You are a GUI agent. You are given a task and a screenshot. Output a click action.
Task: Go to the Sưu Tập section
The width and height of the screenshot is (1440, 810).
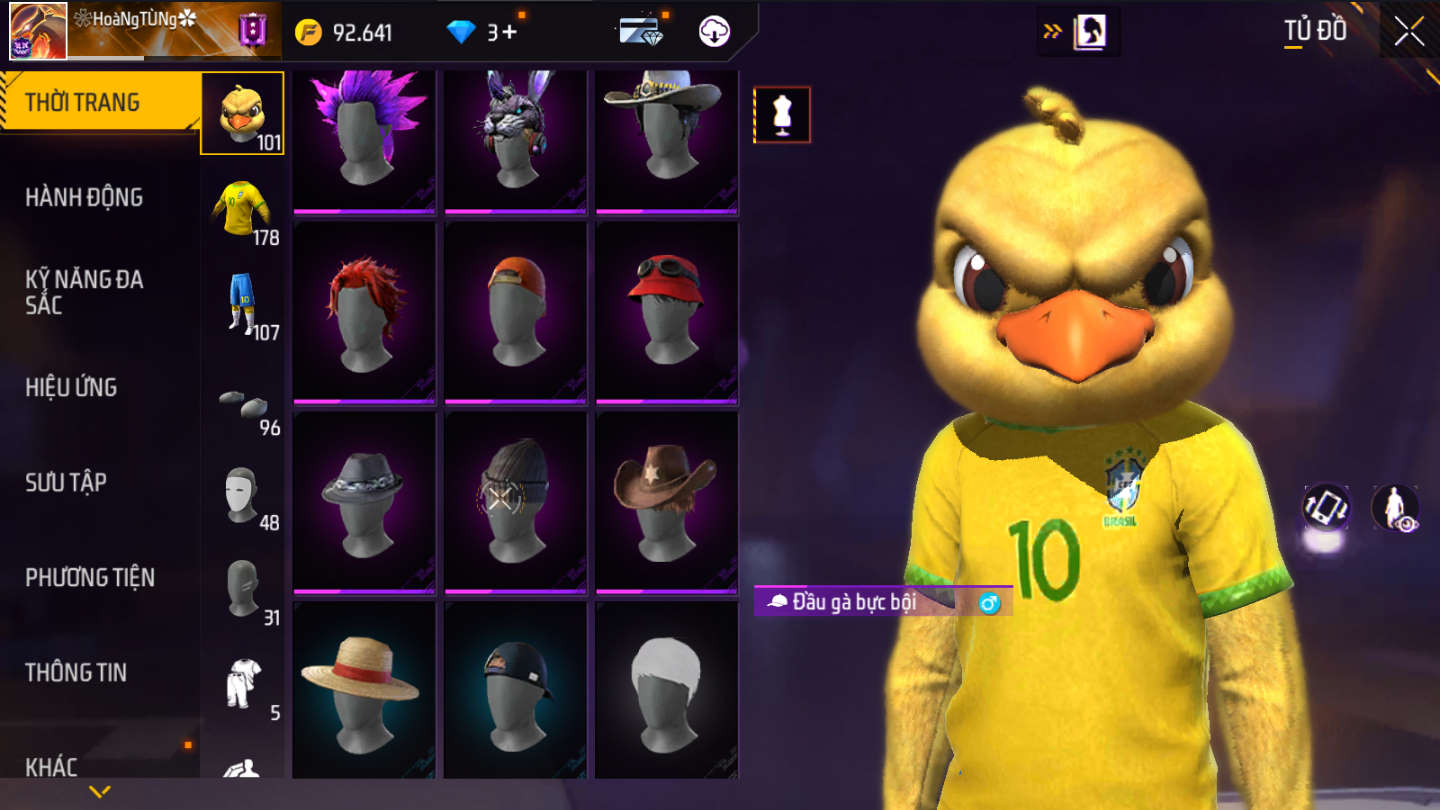(66, 482)
